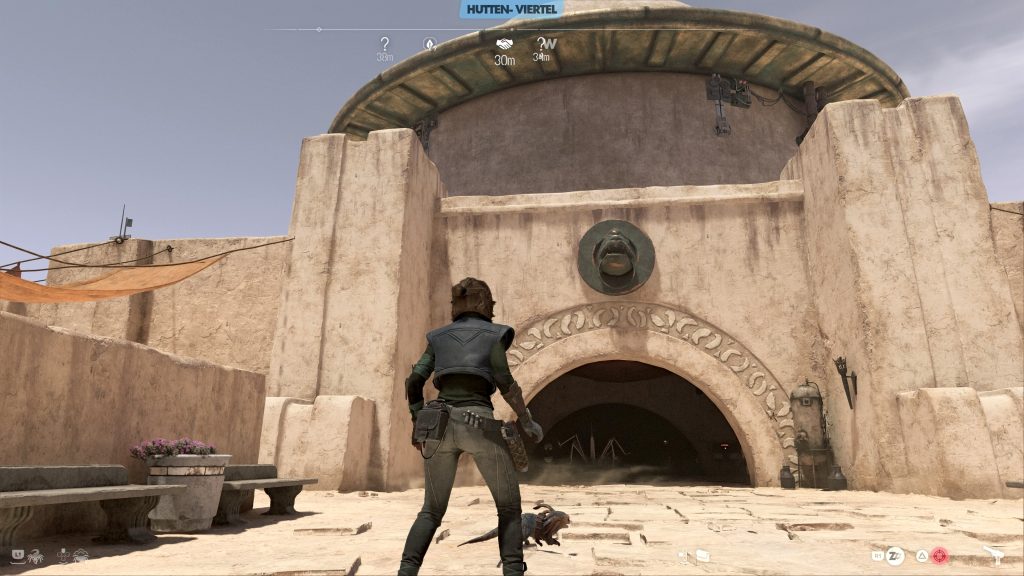Select the question mark marker left of the leaf
This screenshot has width=1024, height=576.
tap(385, 44)
